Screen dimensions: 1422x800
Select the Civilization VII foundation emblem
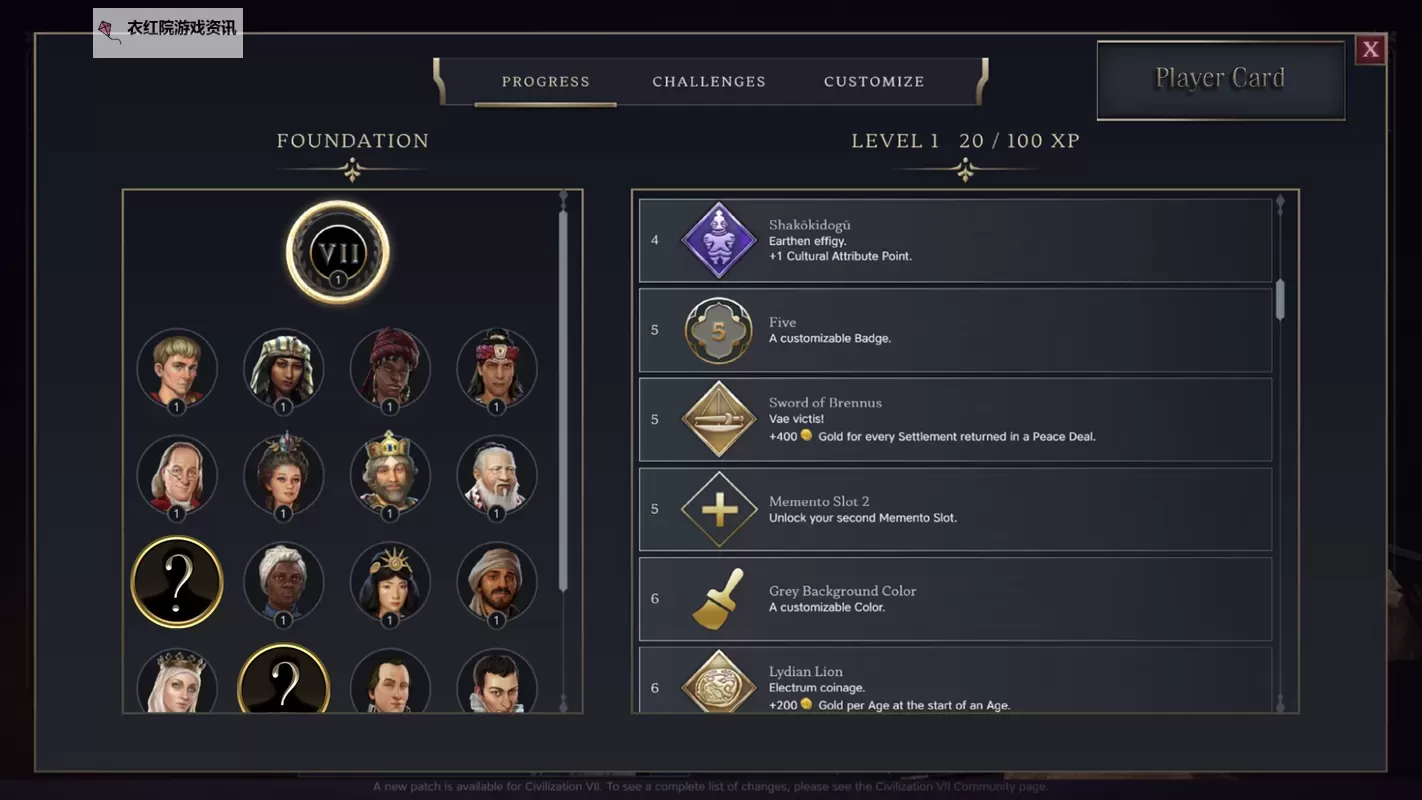click(x=338, y=251)
